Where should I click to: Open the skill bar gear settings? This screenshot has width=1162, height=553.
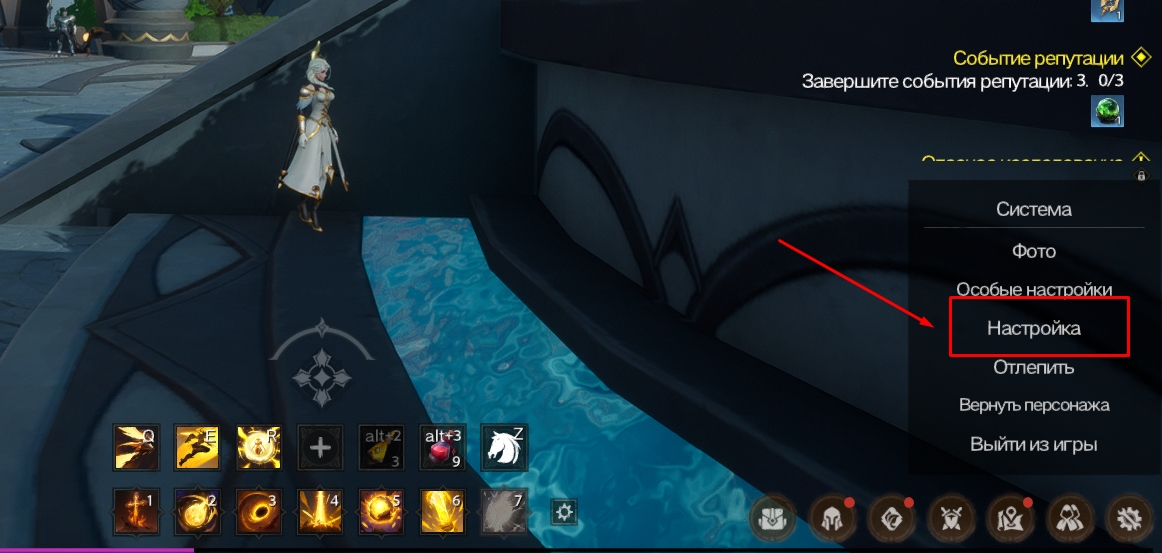pos(565,512)
